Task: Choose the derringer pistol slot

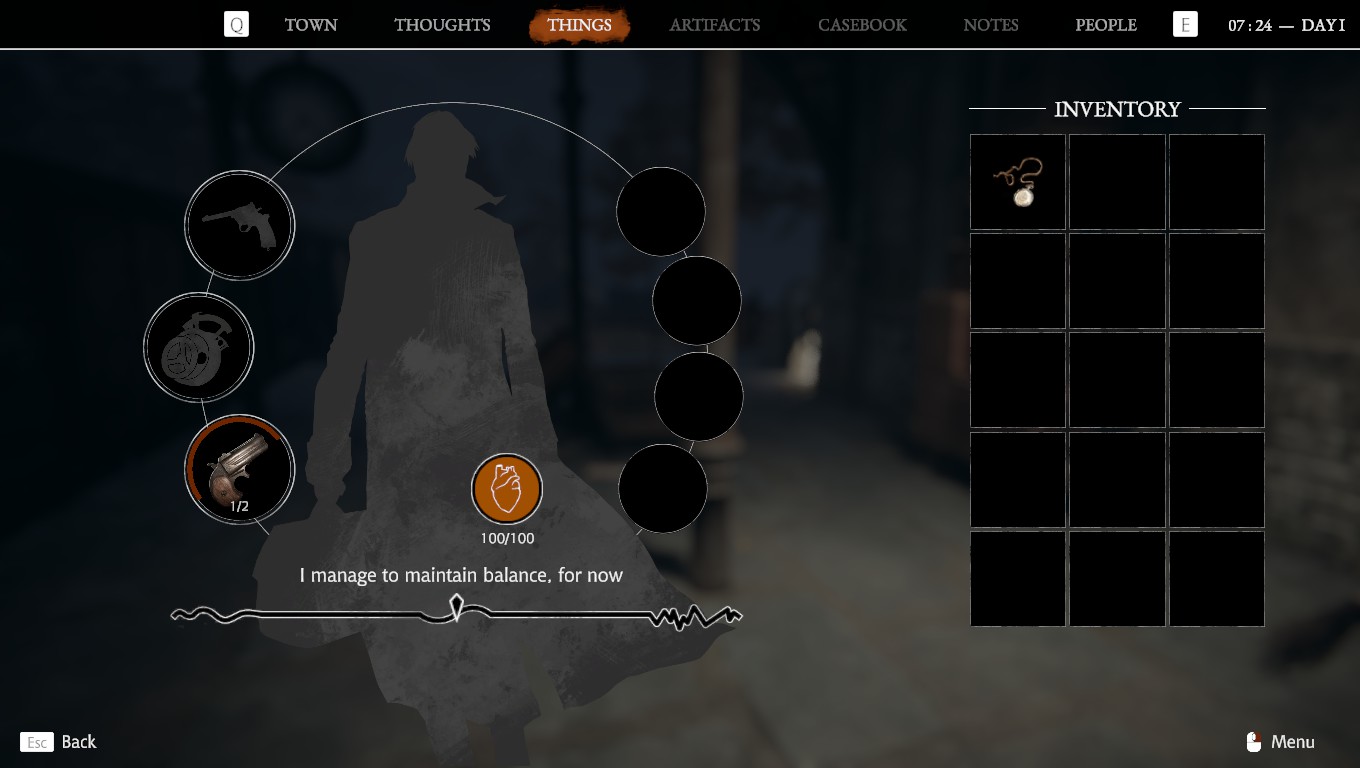Action: coord(239,469)
